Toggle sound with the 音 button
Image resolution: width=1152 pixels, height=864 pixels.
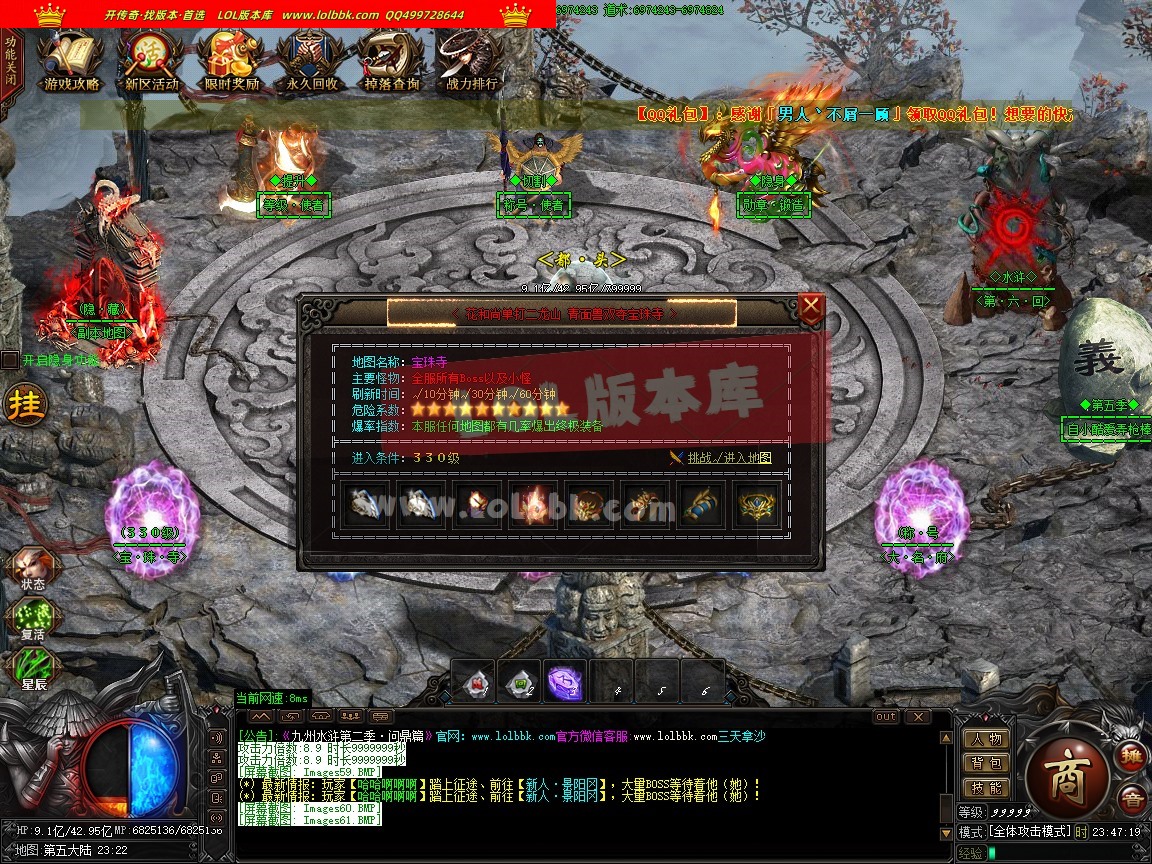pos(1132,799)
